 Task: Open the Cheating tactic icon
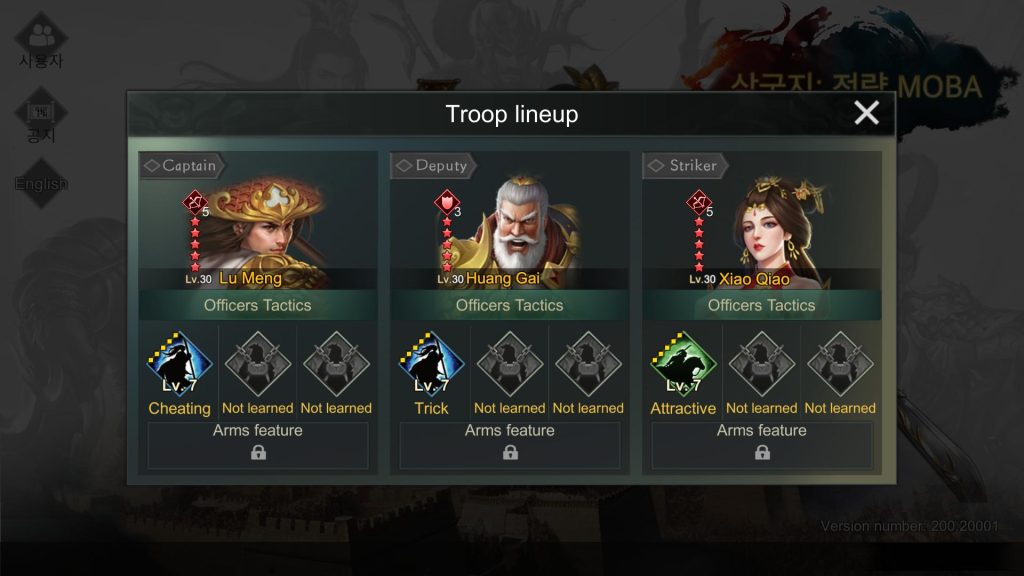click(180, 365)
